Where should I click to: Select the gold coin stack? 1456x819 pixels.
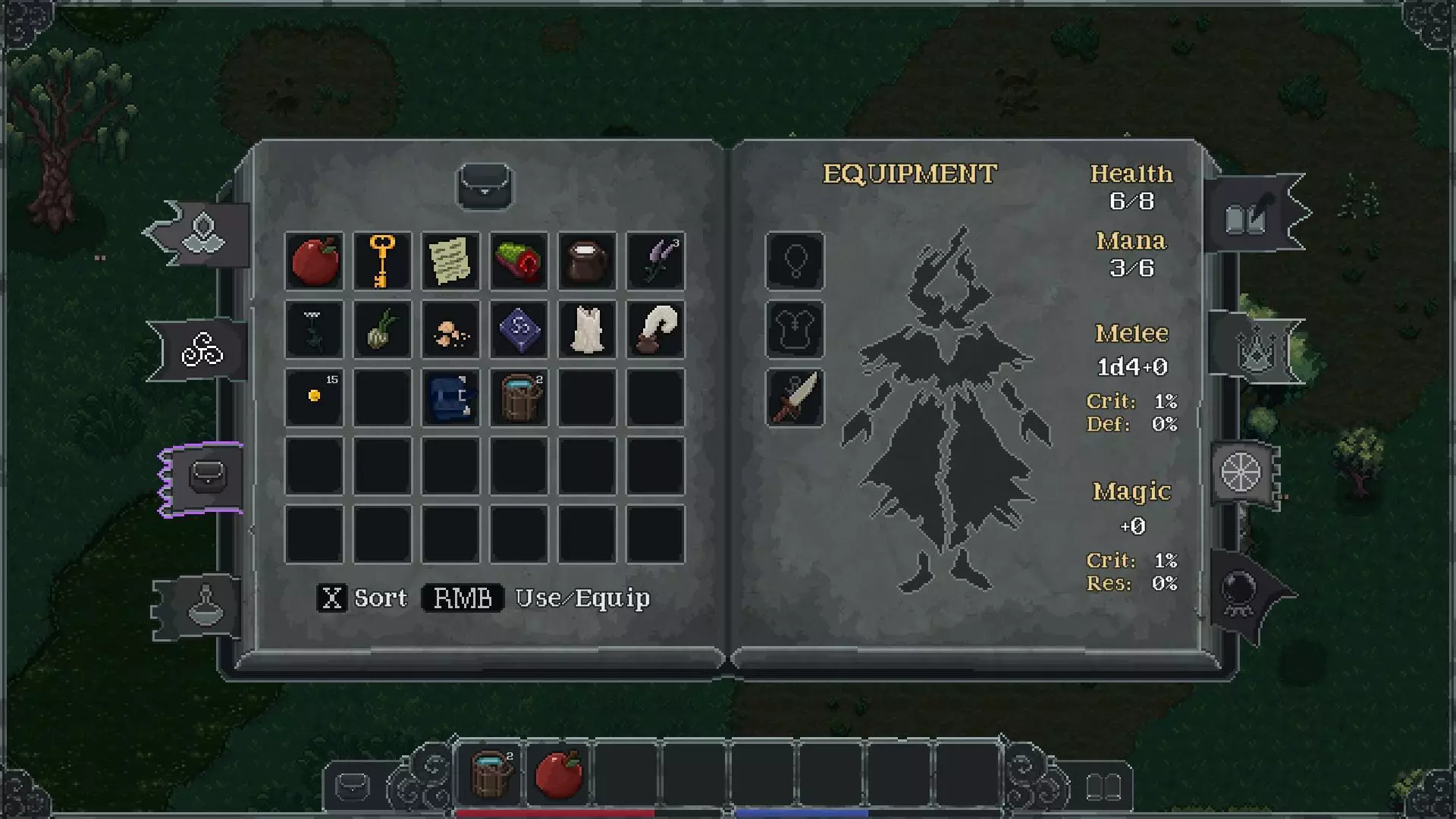point(314,397)
